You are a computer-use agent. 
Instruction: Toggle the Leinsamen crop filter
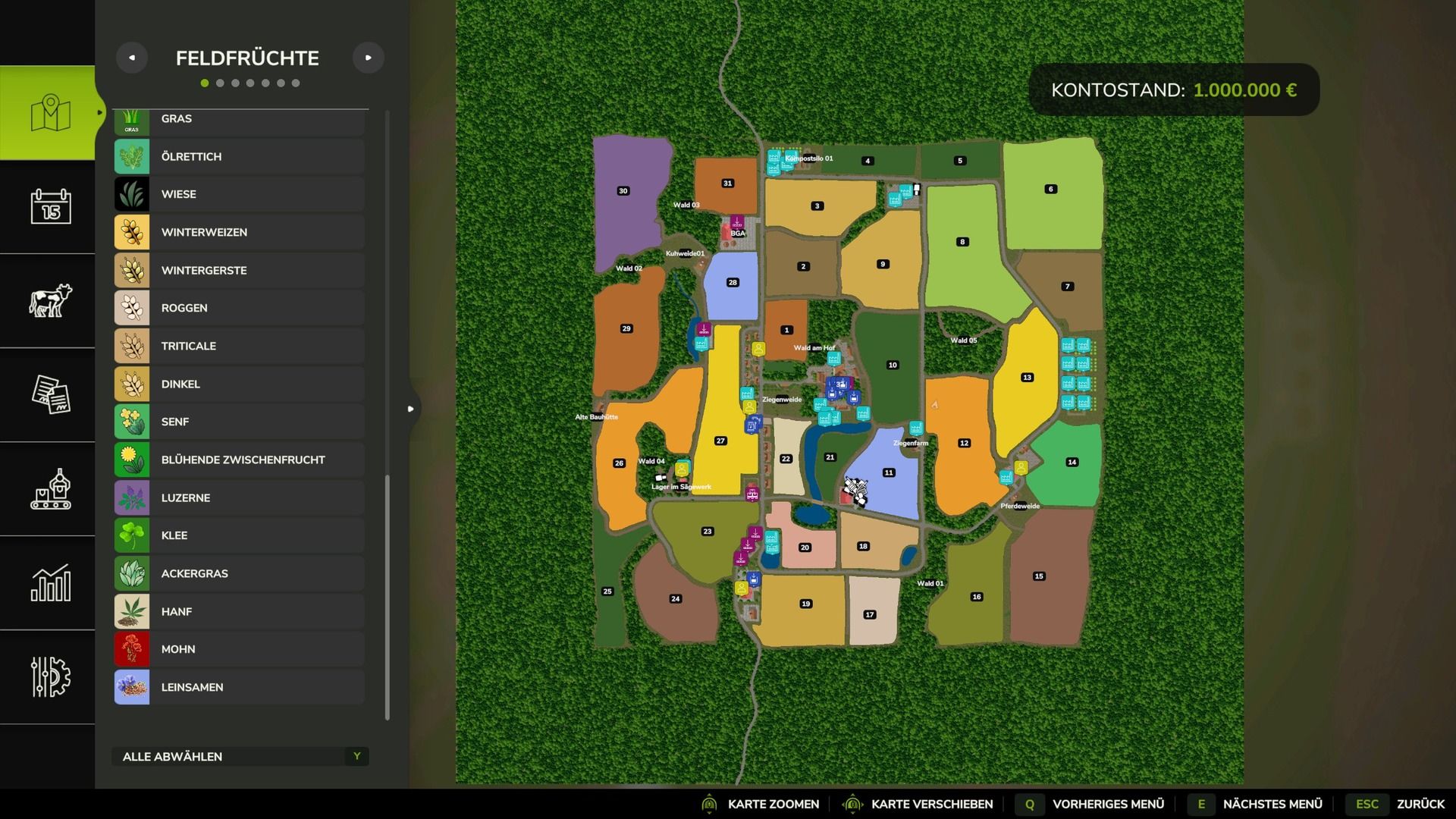[x=239, y=687]
